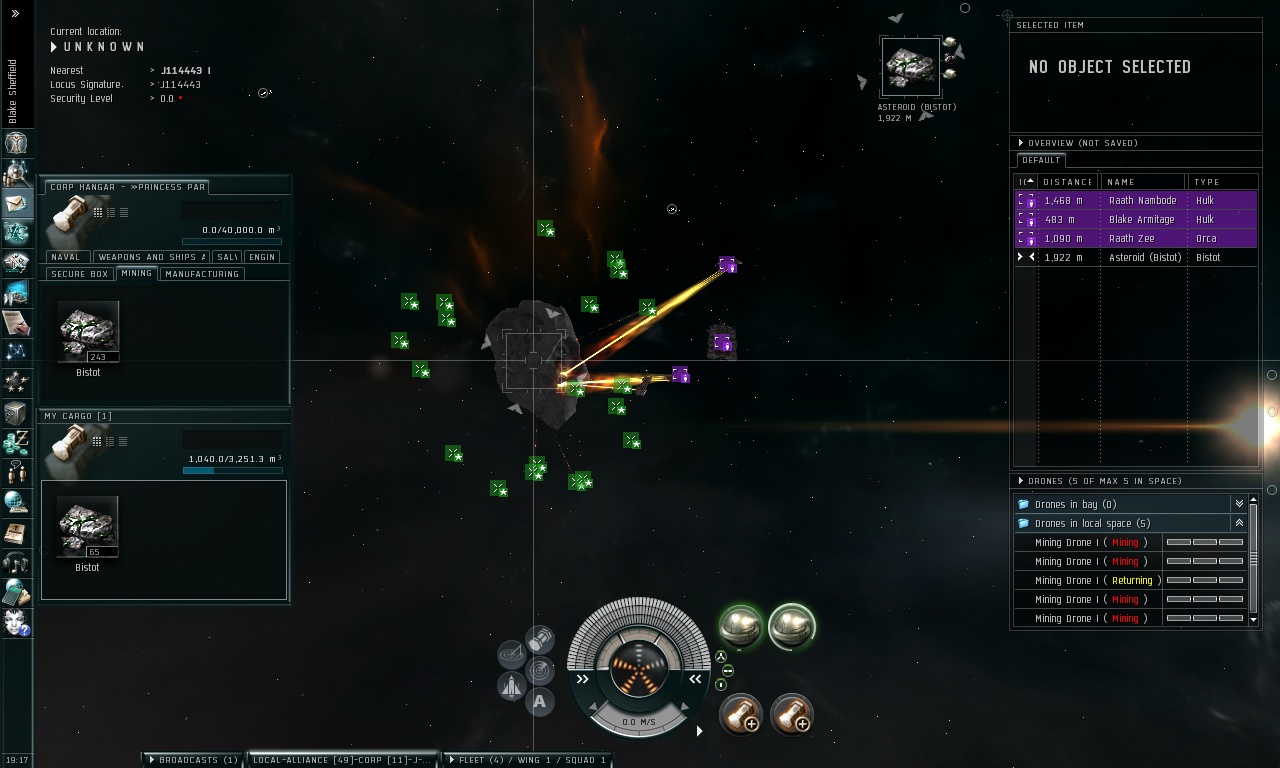Expand the sidebar with the double-arrow button
This screenshot has width=1280, height=768.
(x=15, y=14)
